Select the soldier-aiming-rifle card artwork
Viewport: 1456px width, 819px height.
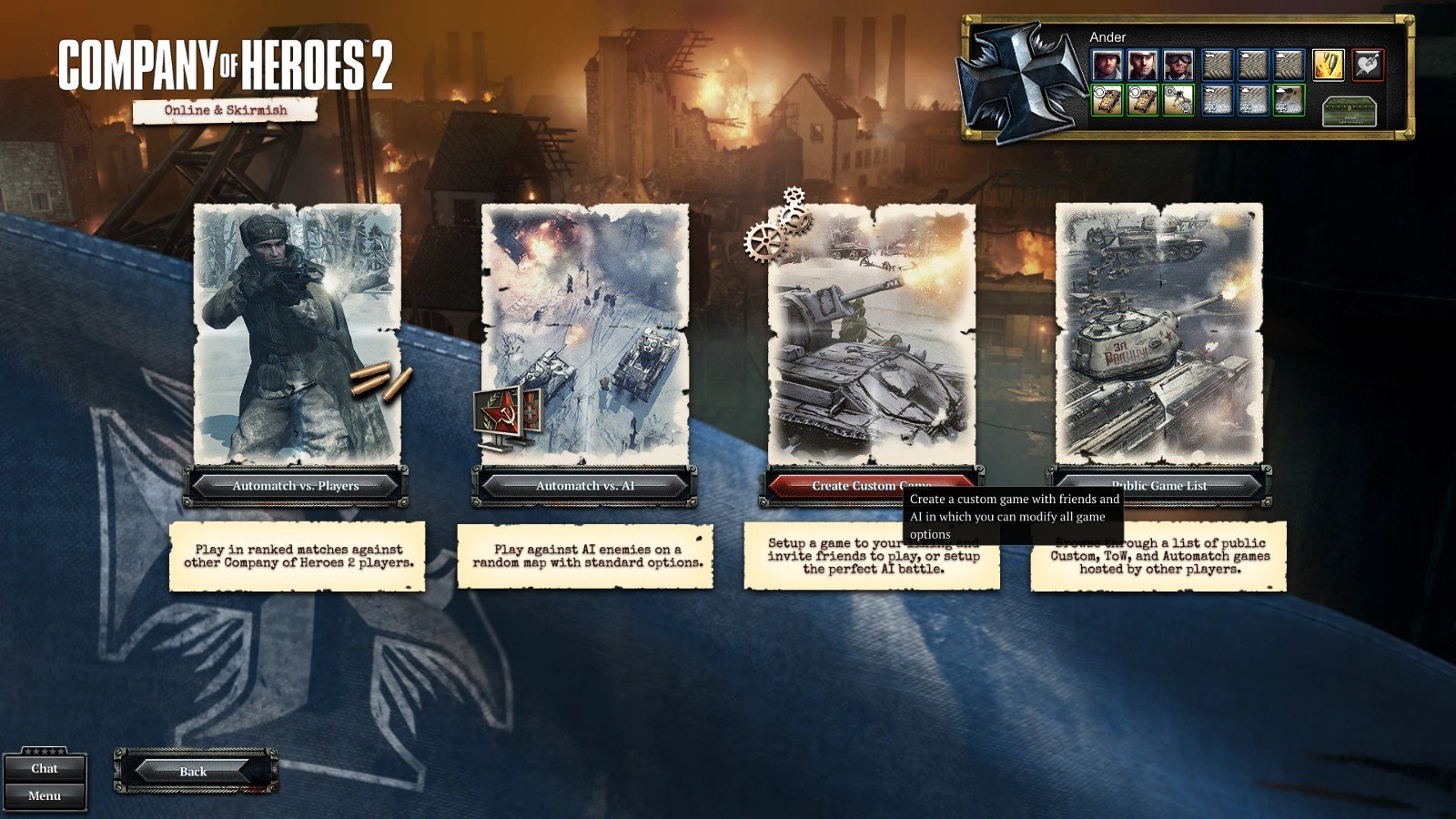(x=297, y=333)
